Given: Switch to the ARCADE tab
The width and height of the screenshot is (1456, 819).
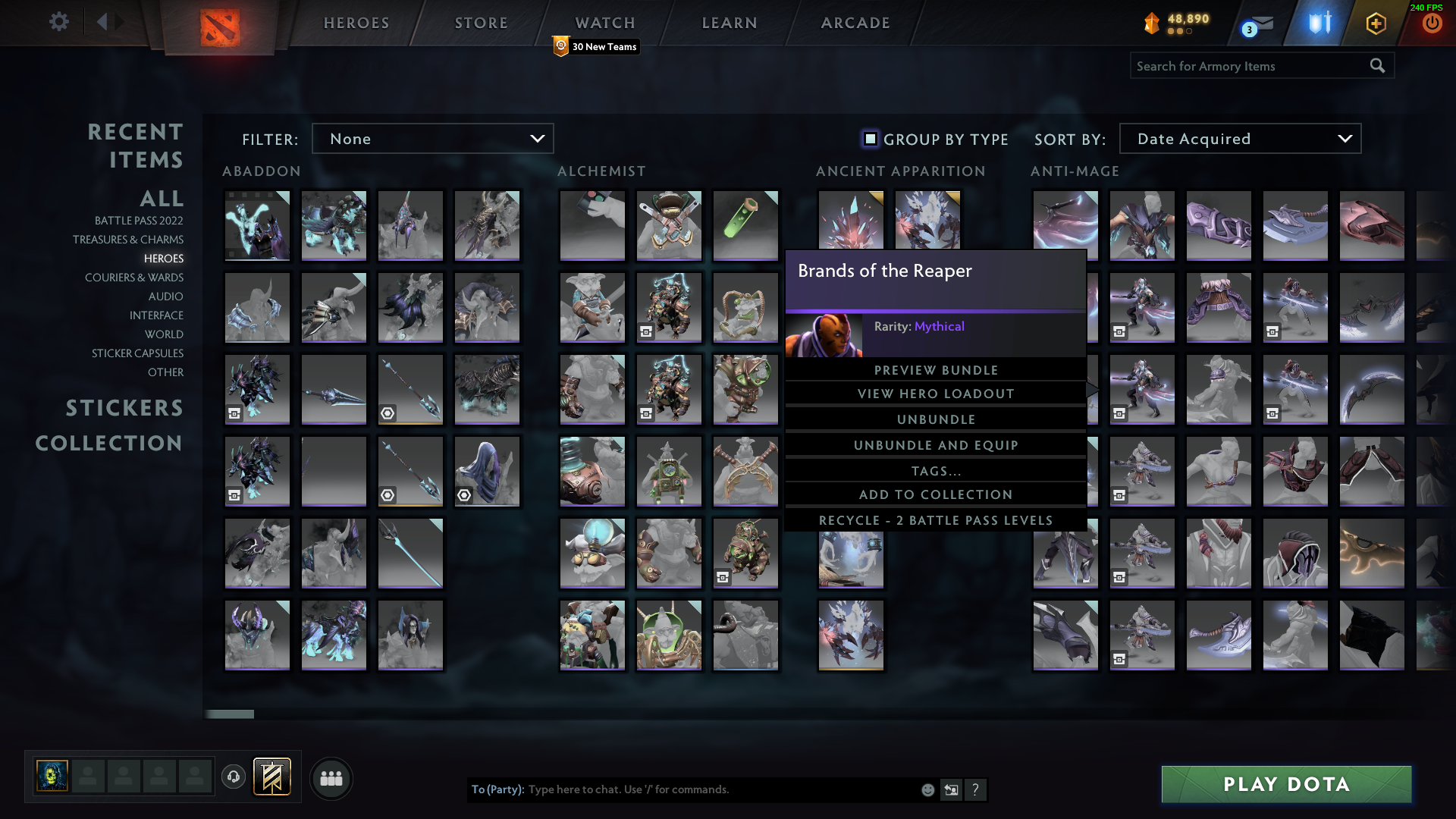Looking at the screenshot, I should 855,23.
